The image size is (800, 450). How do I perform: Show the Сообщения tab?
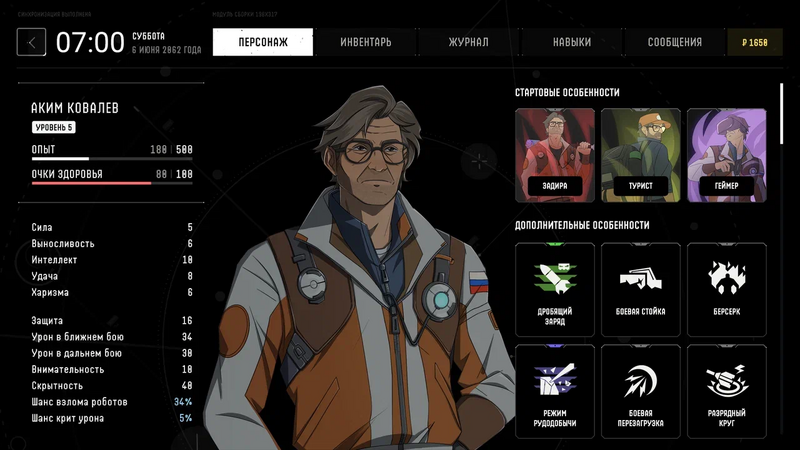tap(674, 42)
